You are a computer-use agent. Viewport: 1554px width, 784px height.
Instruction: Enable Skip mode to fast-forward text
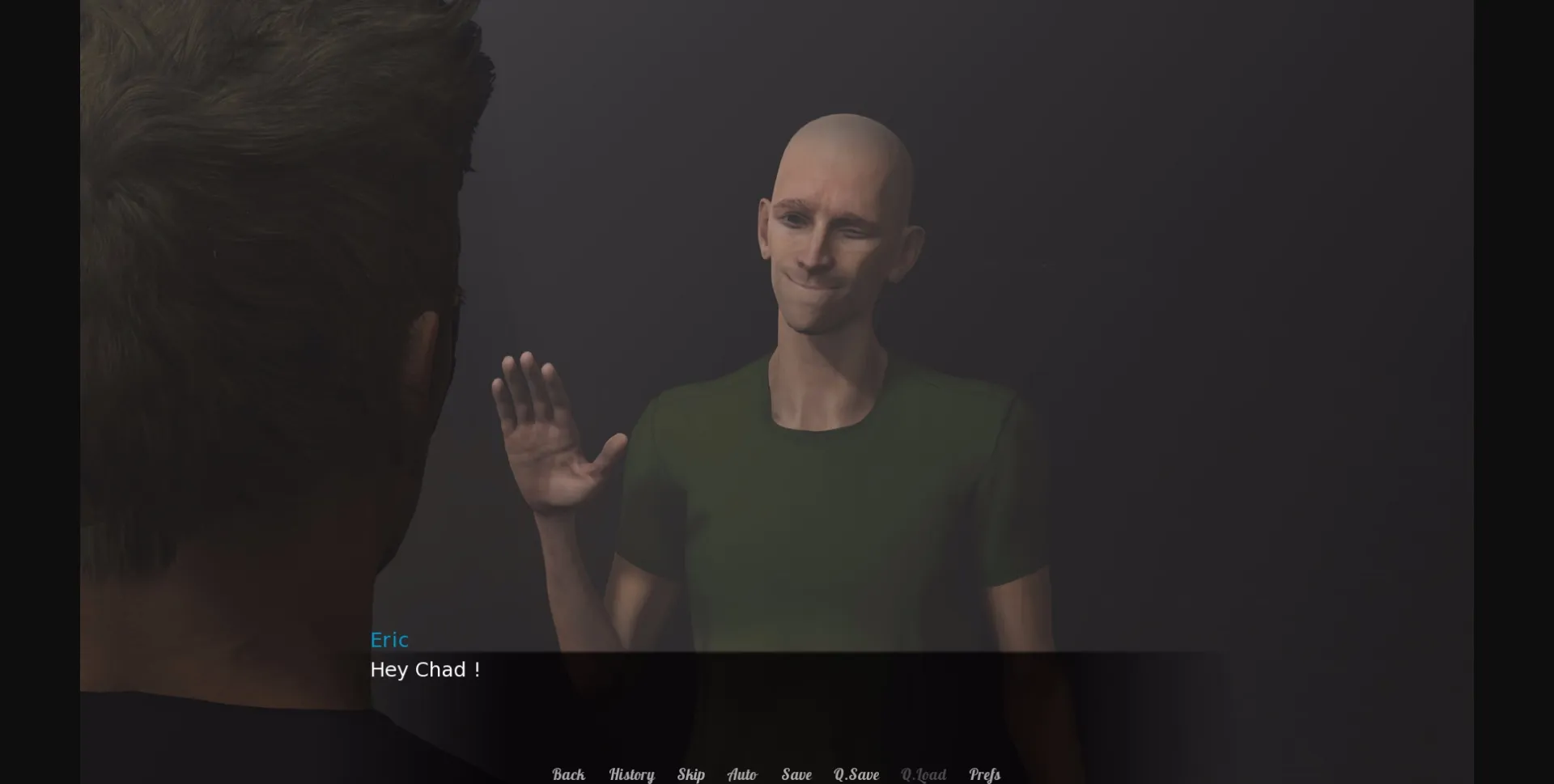tap(691, 774)
